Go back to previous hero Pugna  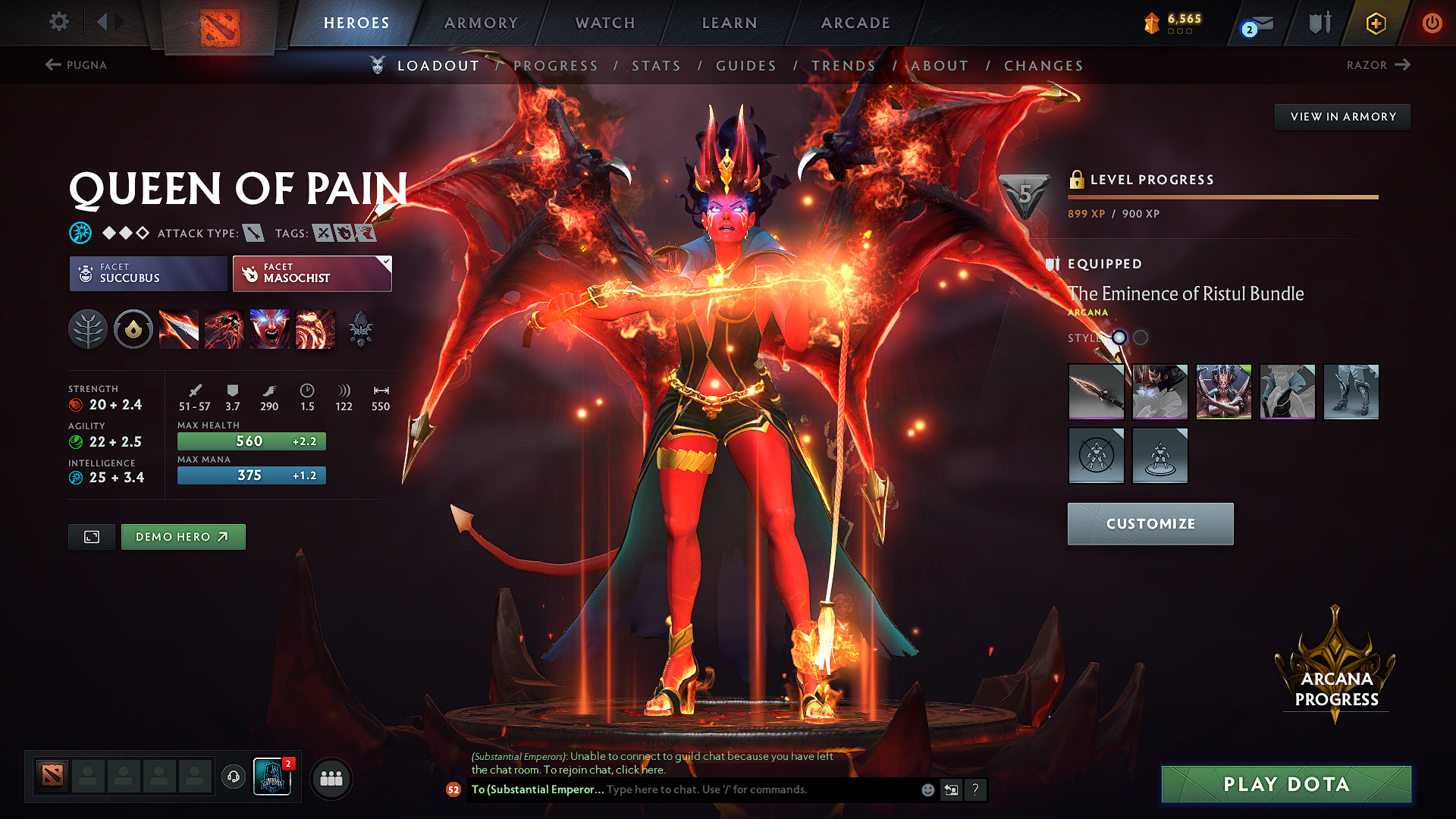tap(76, 65)
